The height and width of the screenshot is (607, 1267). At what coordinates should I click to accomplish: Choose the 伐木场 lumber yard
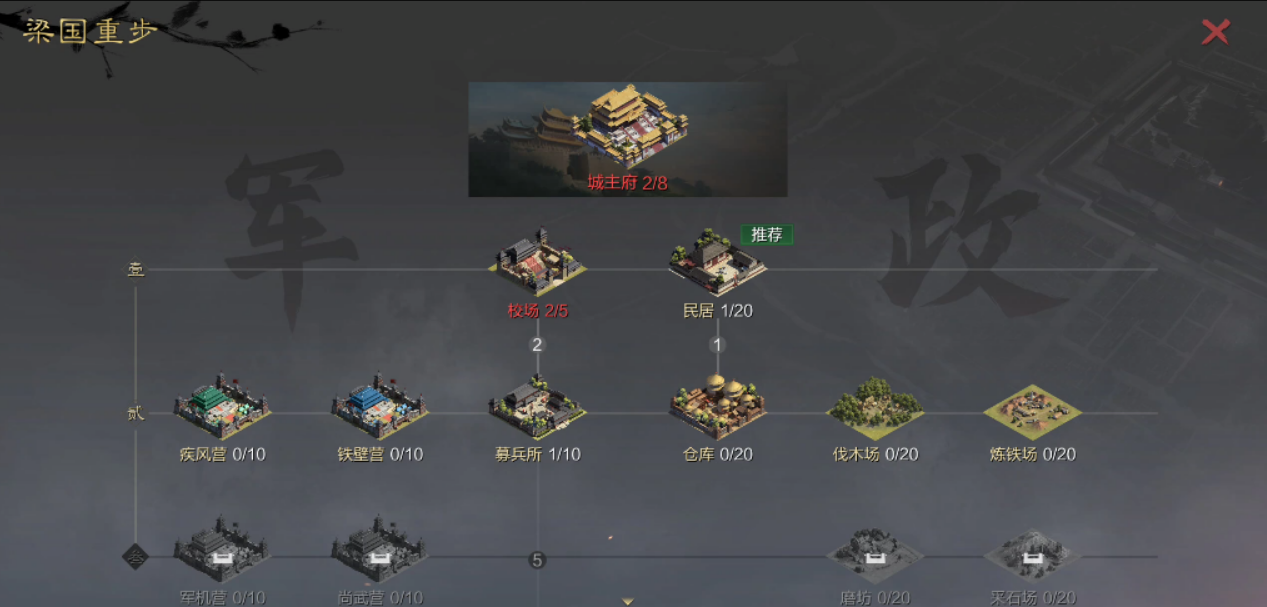click(875, 408)
